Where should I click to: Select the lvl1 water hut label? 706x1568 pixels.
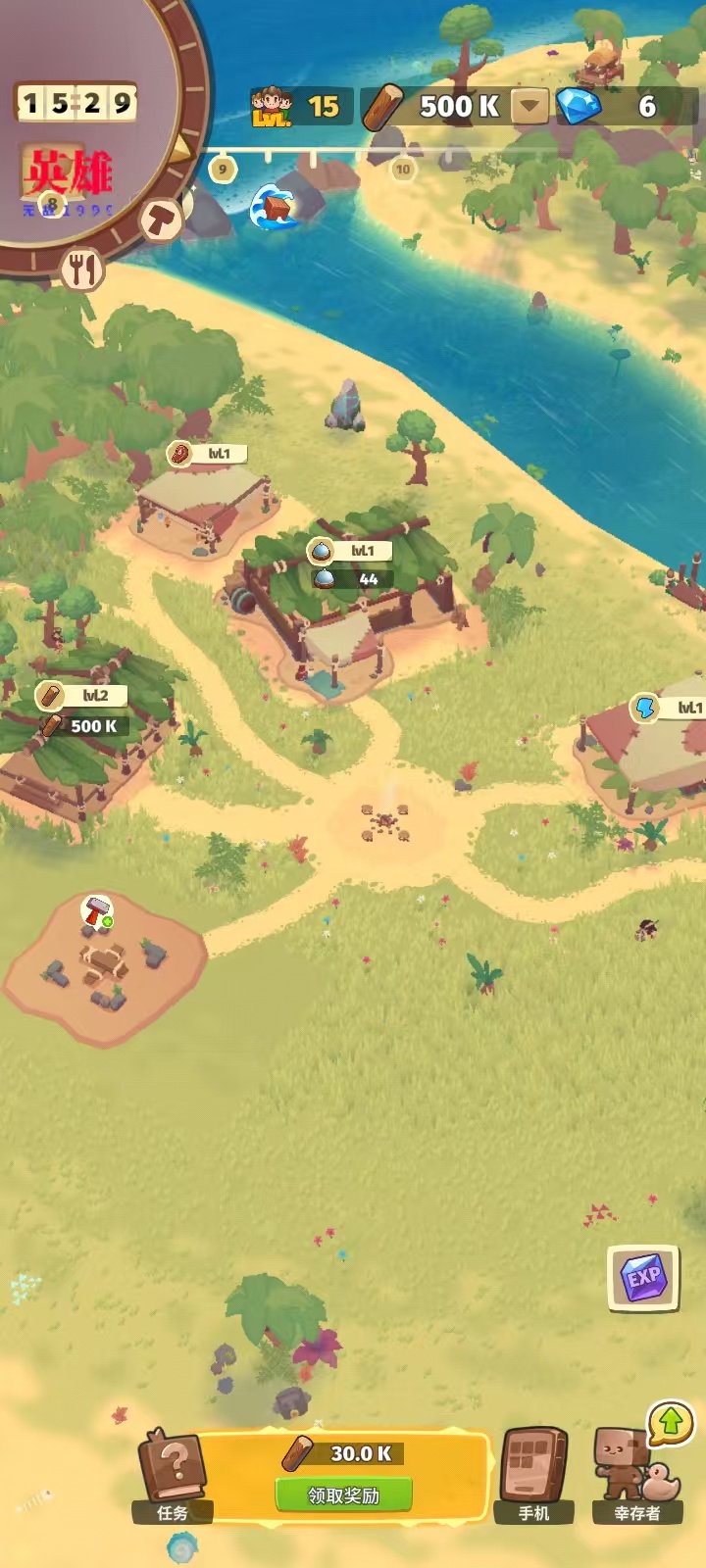350,551
